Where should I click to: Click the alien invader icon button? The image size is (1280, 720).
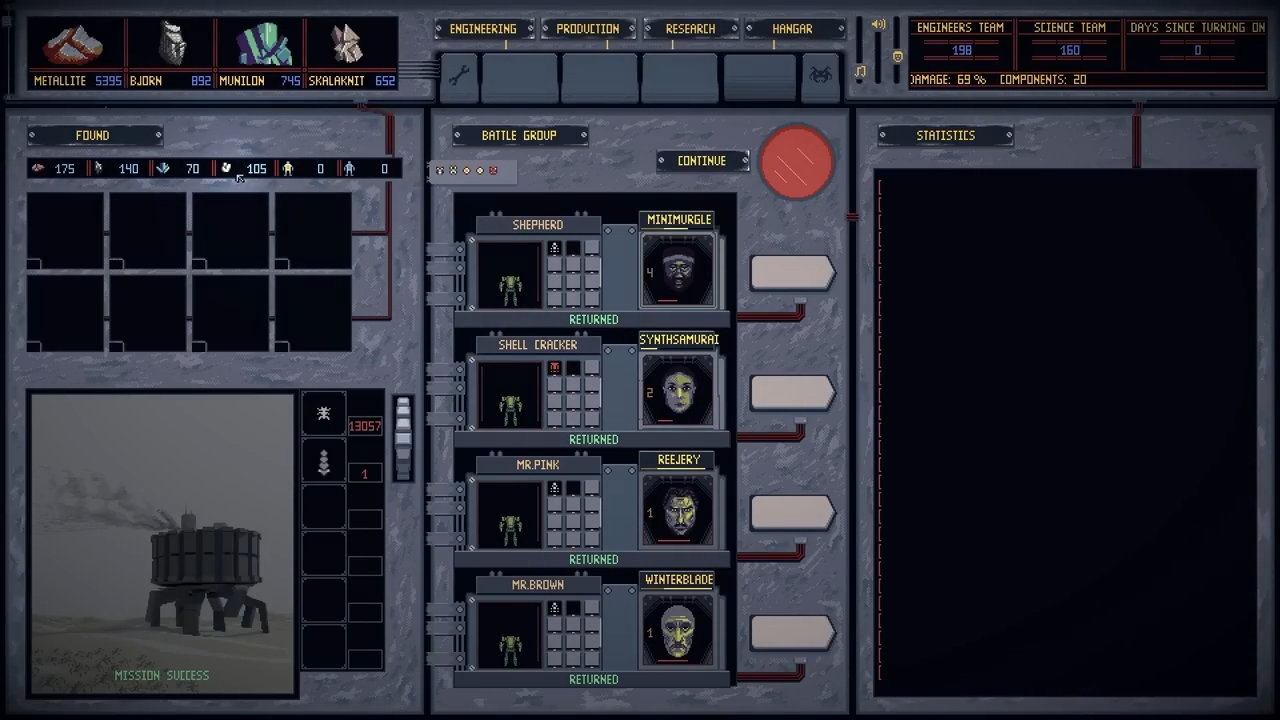click(820, 76)
